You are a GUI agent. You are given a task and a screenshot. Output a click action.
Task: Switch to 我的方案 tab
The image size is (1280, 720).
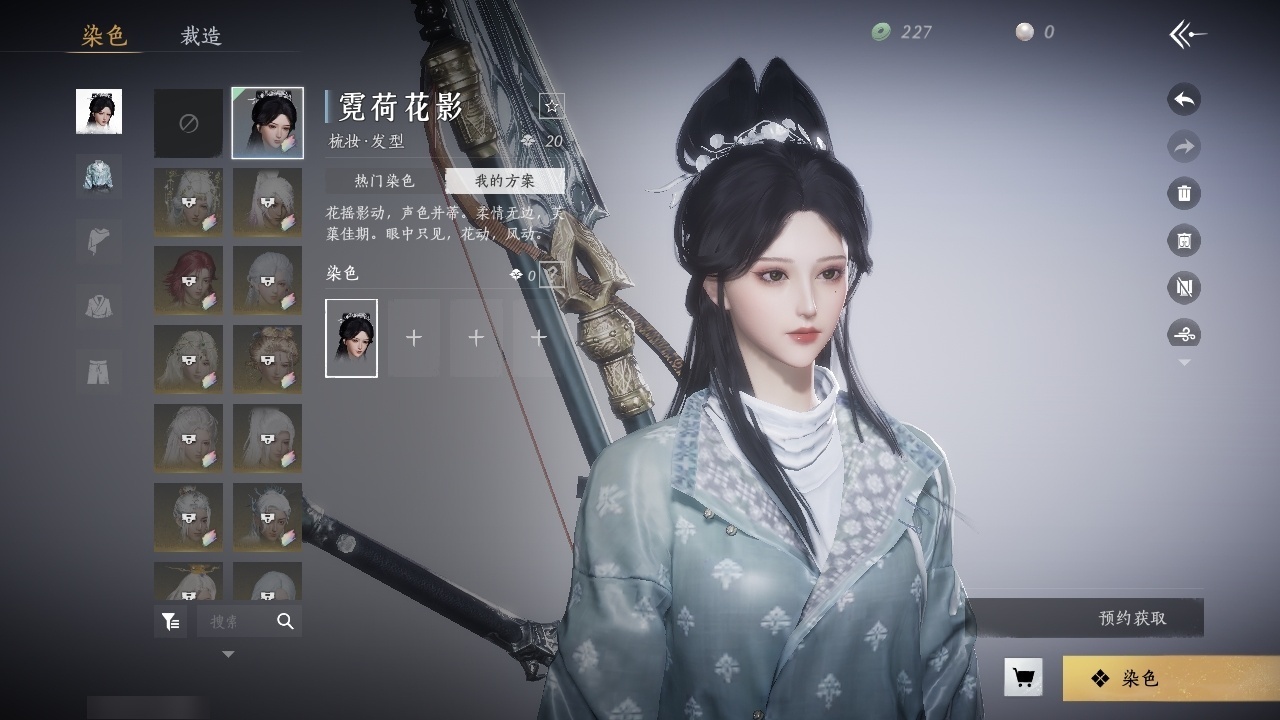(x=505, y=181)
